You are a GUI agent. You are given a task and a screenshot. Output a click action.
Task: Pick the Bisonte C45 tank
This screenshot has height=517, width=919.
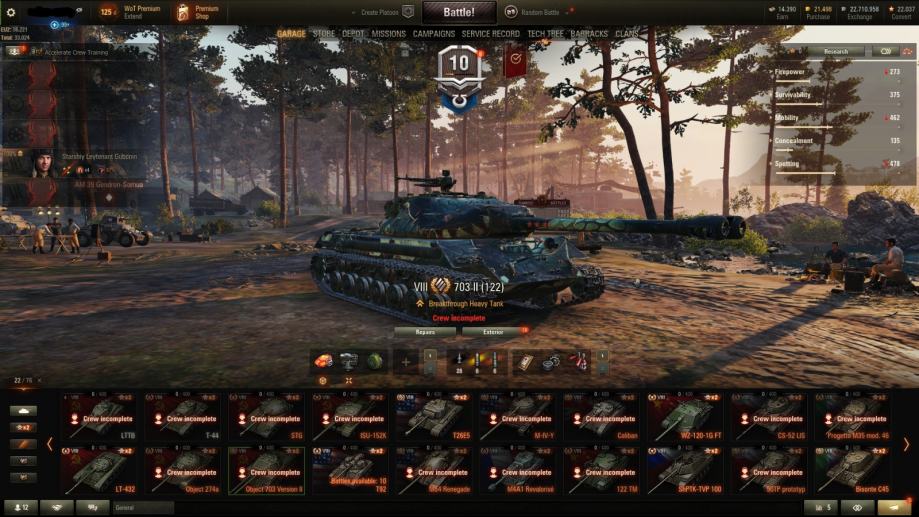coord(854,470)
